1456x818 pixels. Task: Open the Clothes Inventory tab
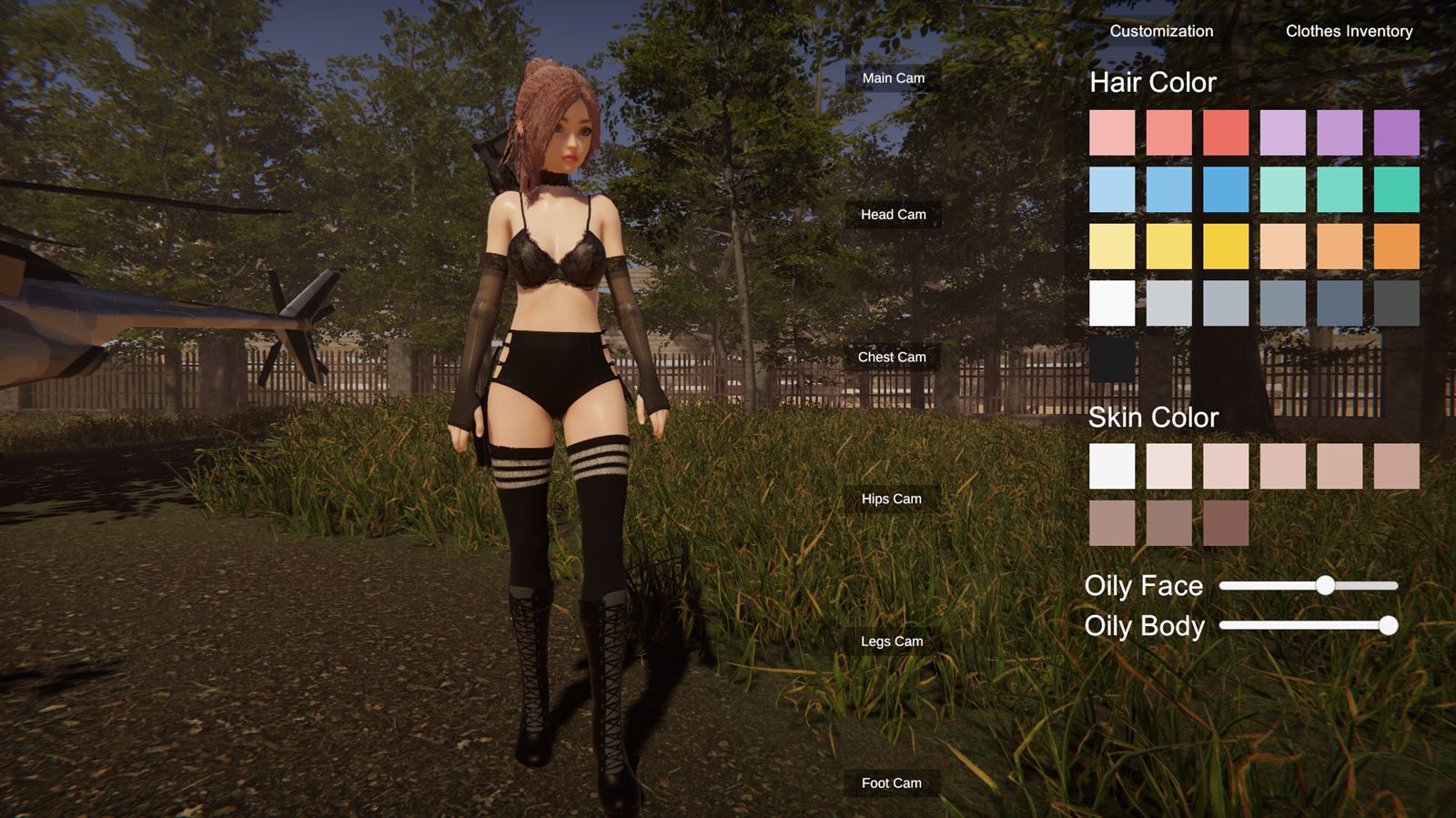[1349, 31]
